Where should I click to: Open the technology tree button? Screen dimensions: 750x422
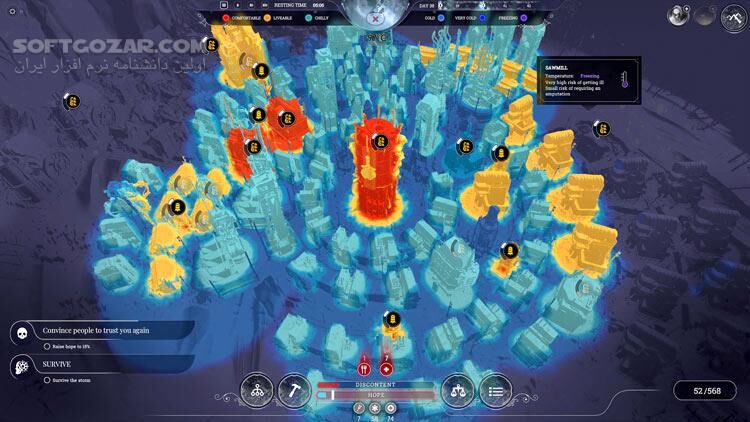pyautogui.click(x=258, y=390)
